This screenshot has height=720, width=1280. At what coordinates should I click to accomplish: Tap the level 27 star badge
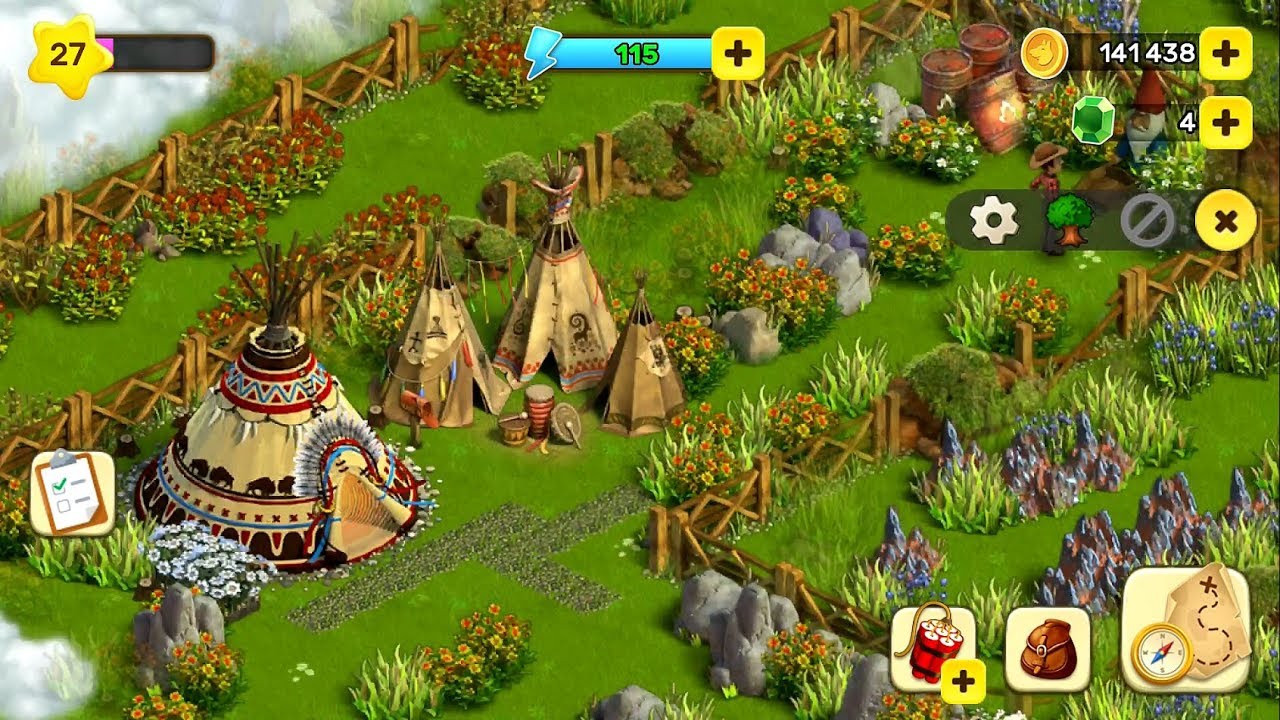click(x=68, y=54)
